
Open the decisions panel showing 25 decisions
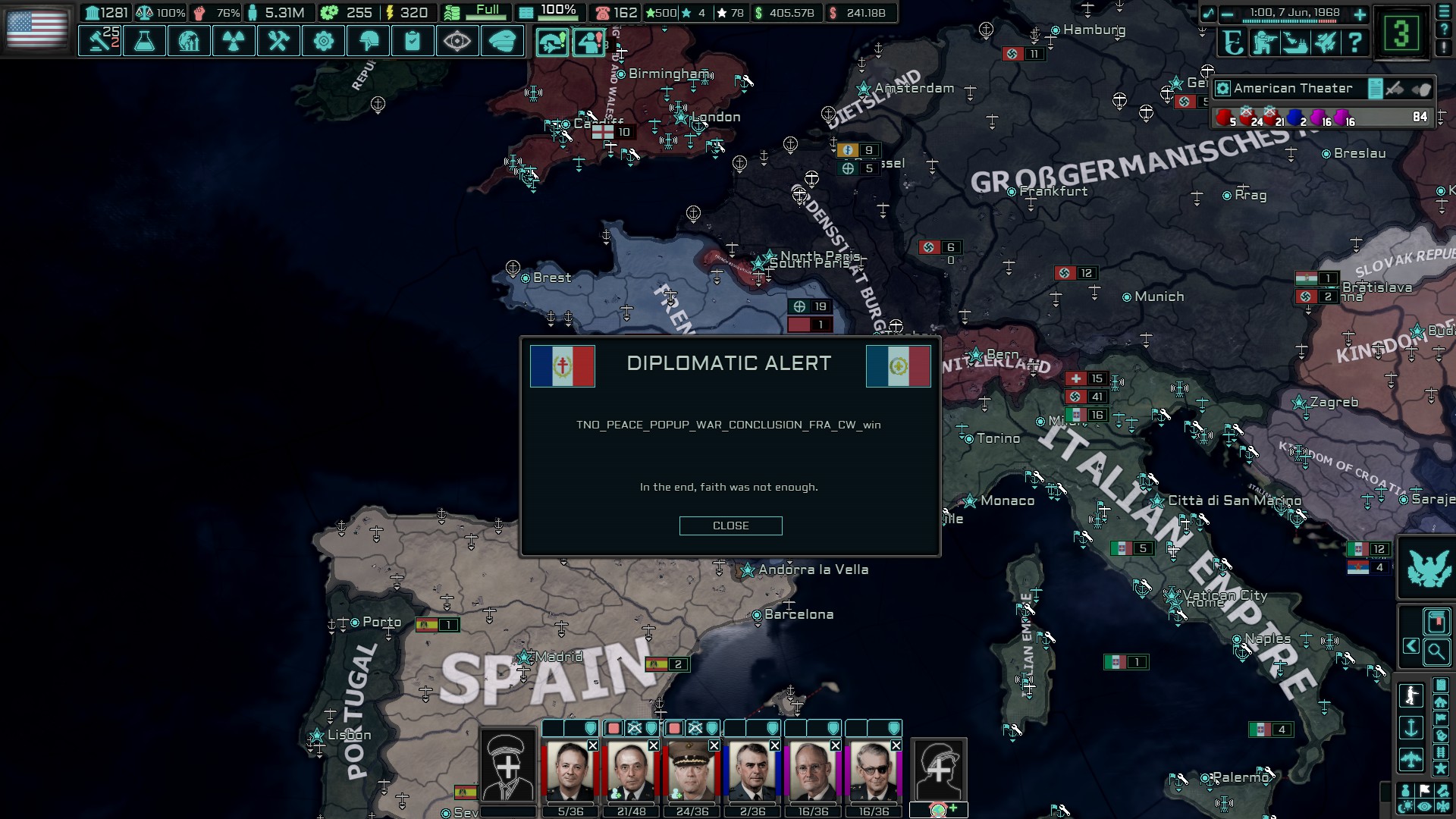[100, 42]
